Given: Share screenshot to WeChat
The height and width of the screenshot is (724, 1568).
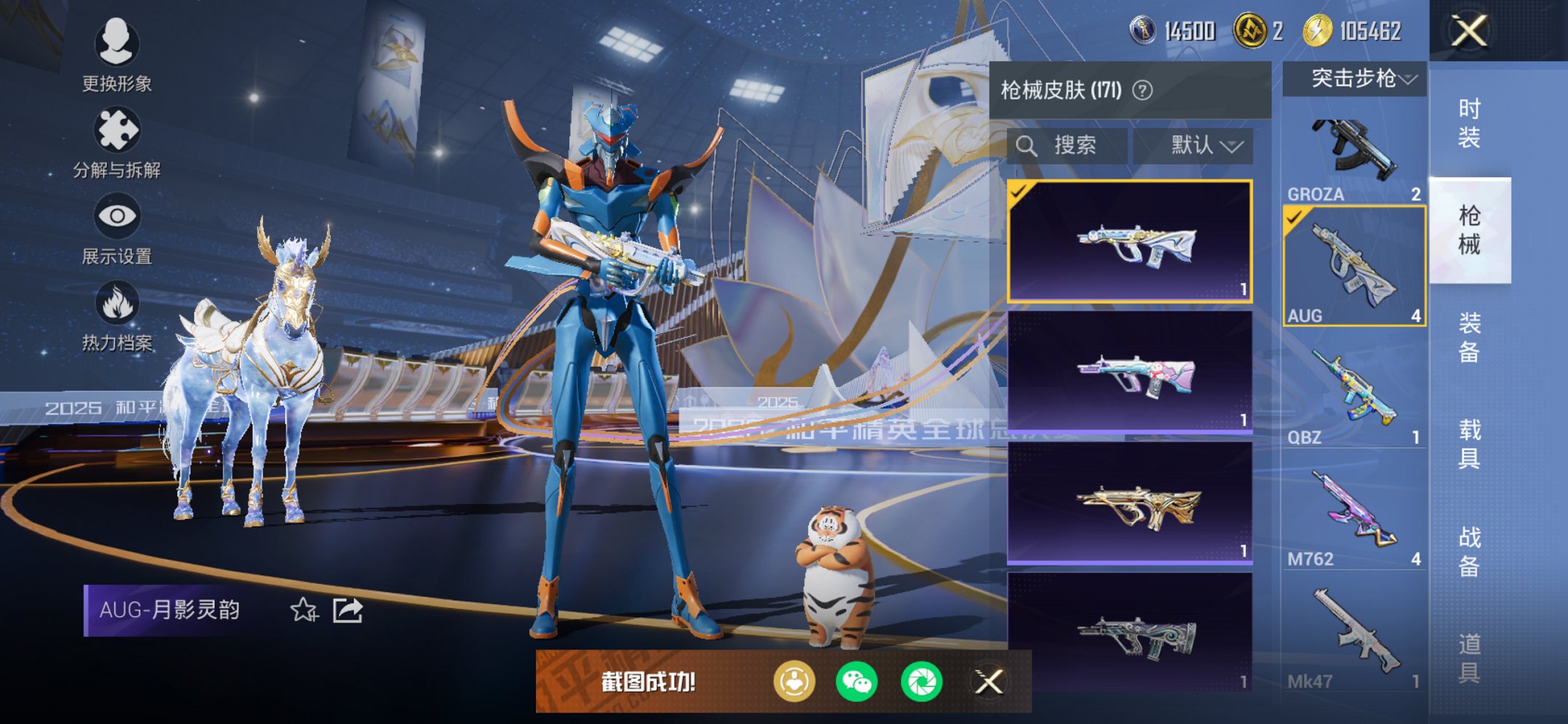Looking at the screenshot, I should [856, 682].
